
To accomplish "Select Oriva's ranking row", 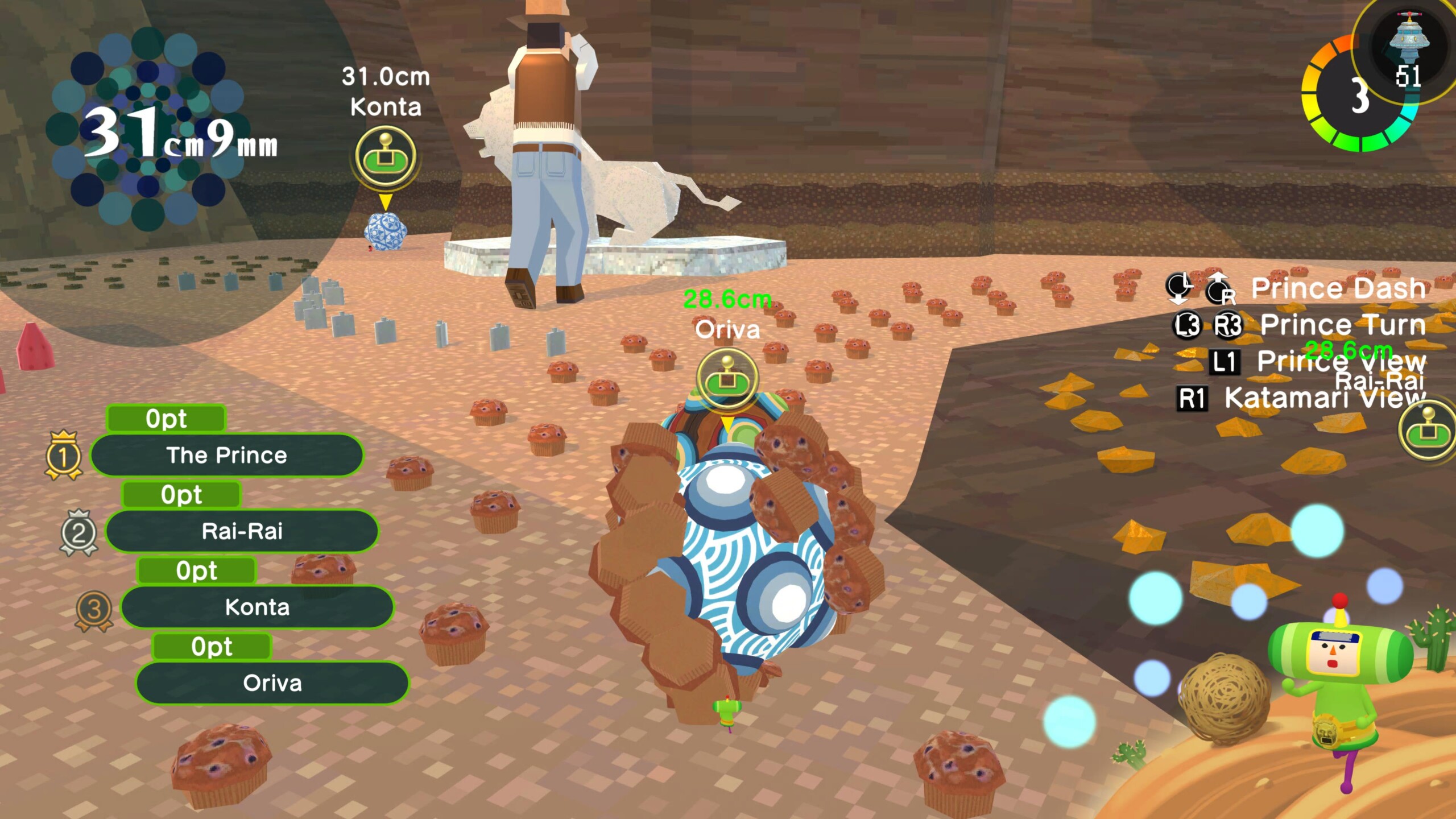I will pos(272,683).
